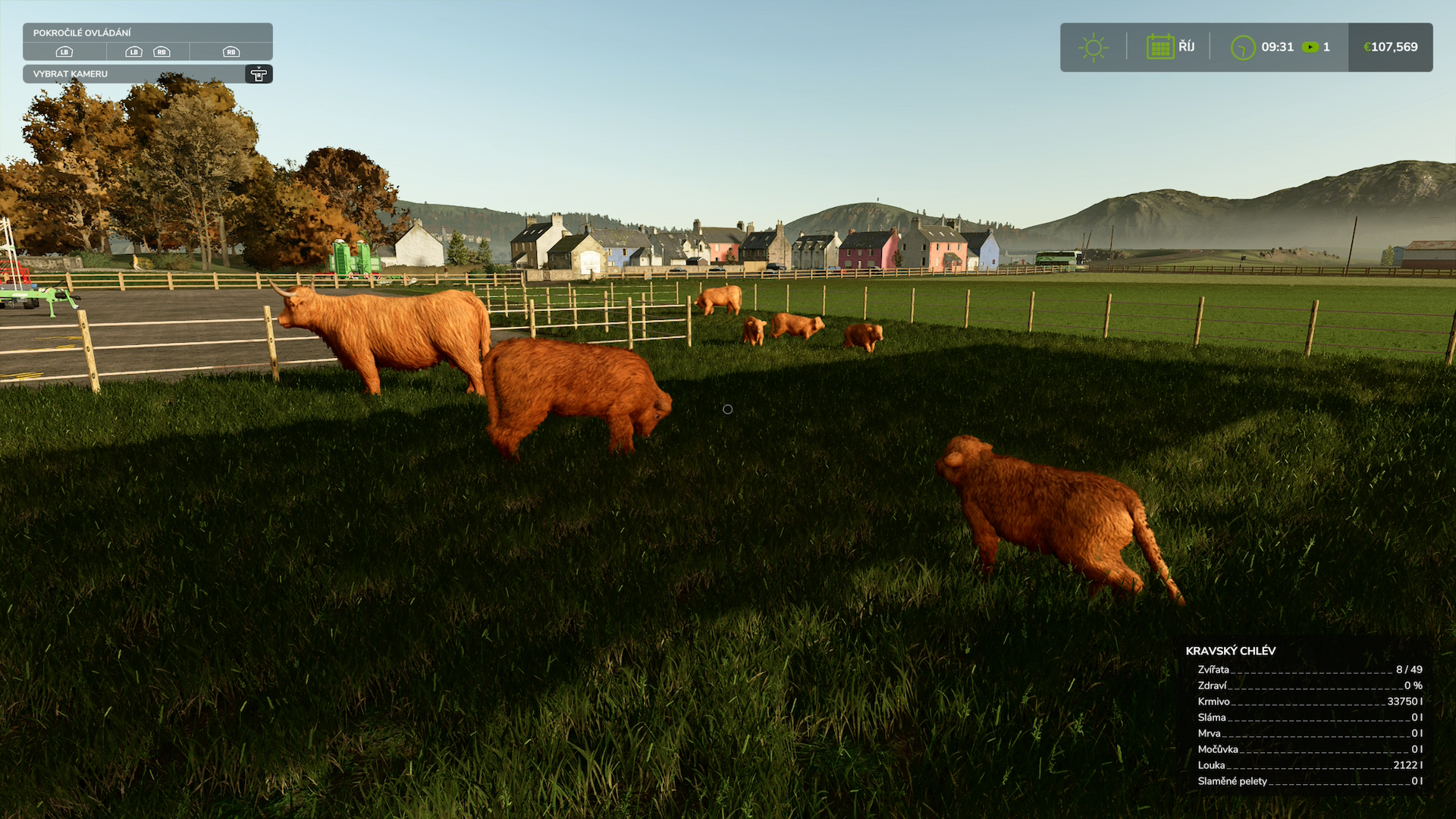Open the calendar icon showing ŘÍJ
Screen dimensions: 1456x819
(1160, 47)
